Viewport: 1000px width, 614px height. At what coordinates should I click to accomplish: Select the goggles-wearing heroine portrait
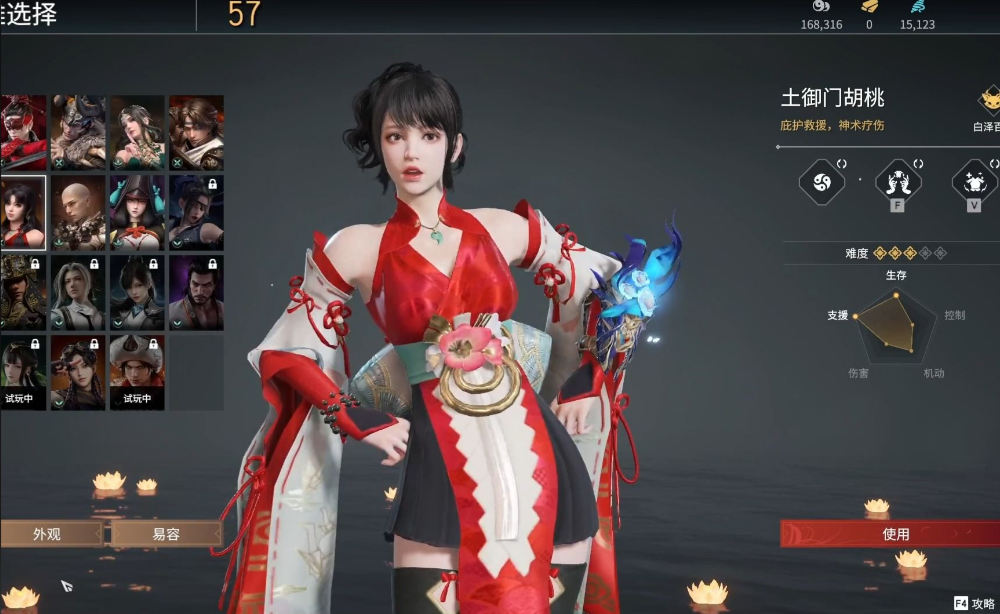click(78, 372)
